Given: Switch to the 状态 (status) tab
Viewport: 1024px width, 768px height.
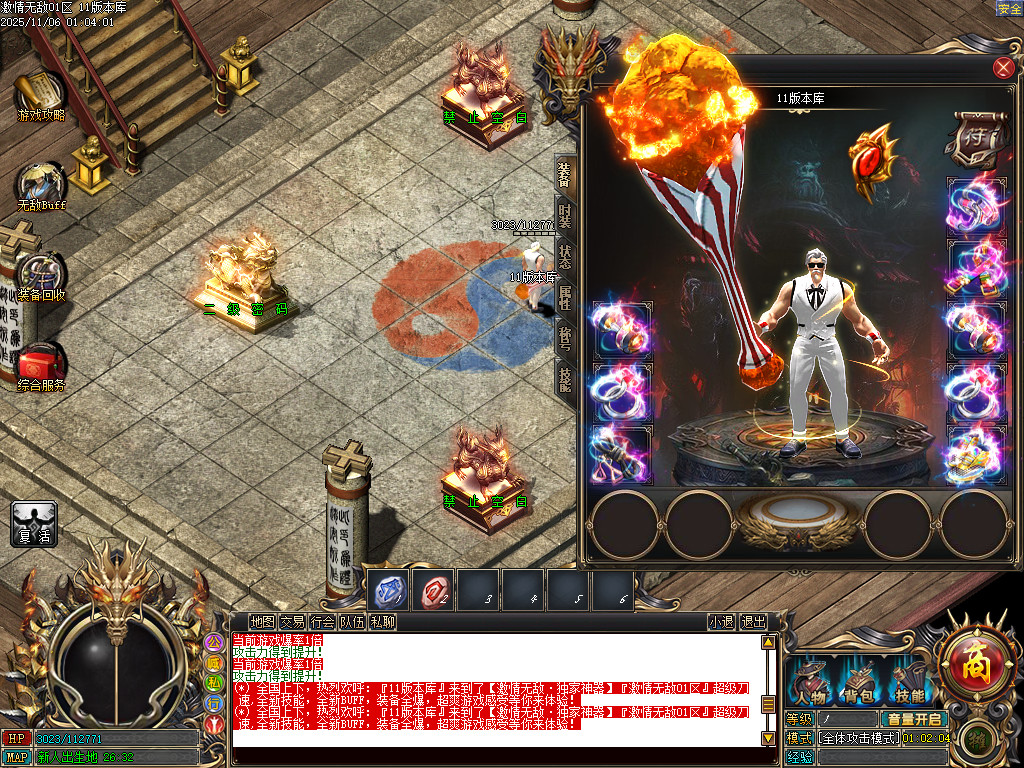Looking at the screenshot, I should pyautogui.click(x=565, y=258).
